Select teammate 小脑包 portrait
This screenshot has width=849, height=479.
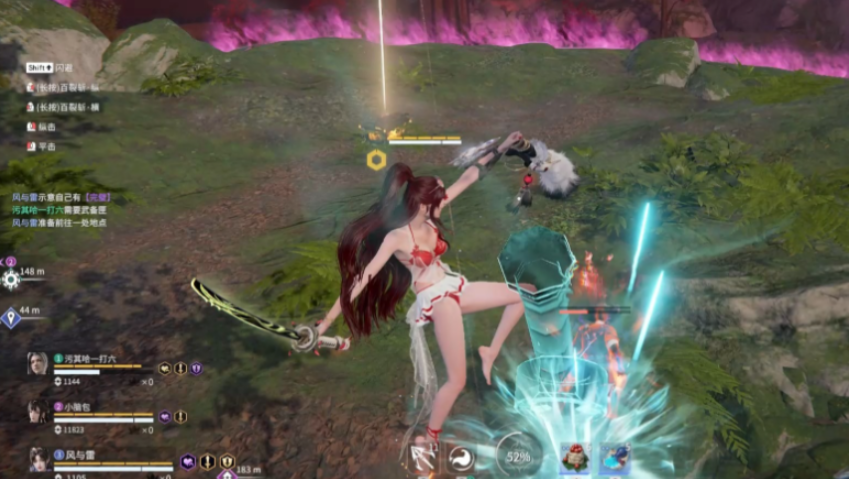click(38, 411)
